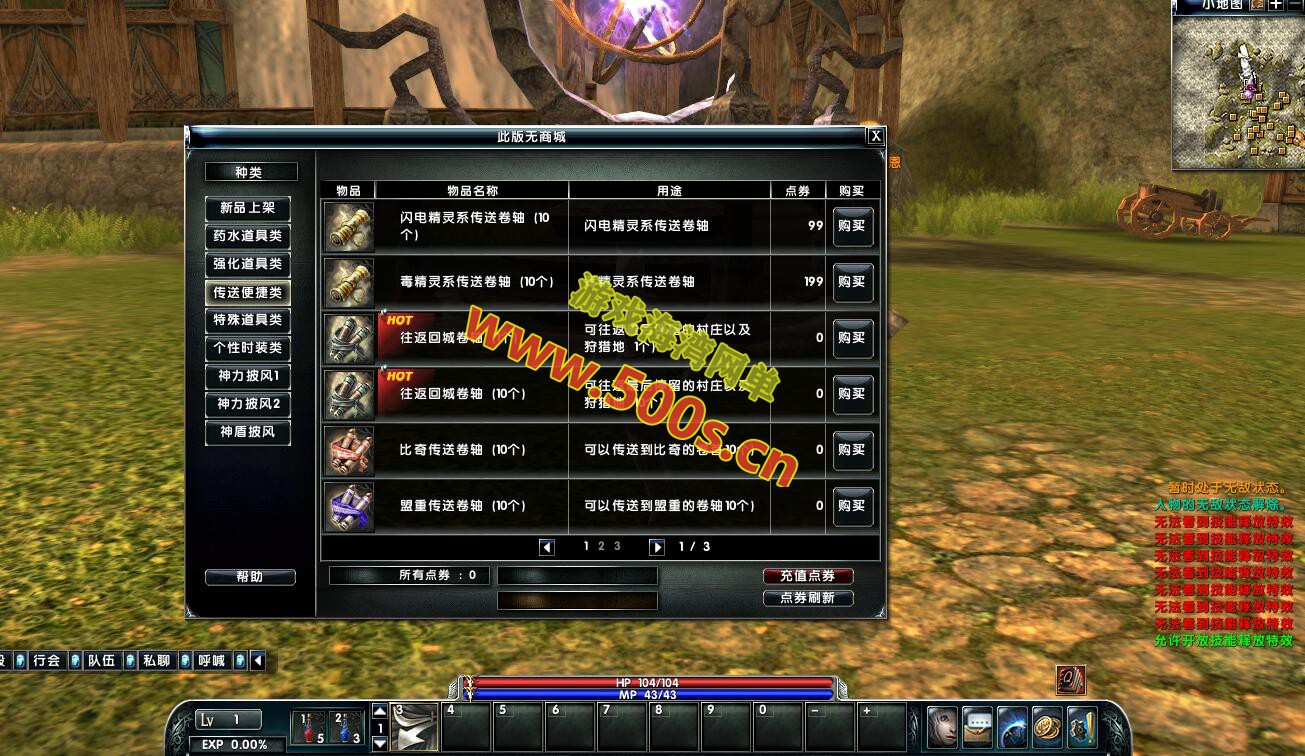This screenshot has height=756, width=1305.
Task: Click the weapon skill icon in hotbar slot 3
Action: coord(414,728)
